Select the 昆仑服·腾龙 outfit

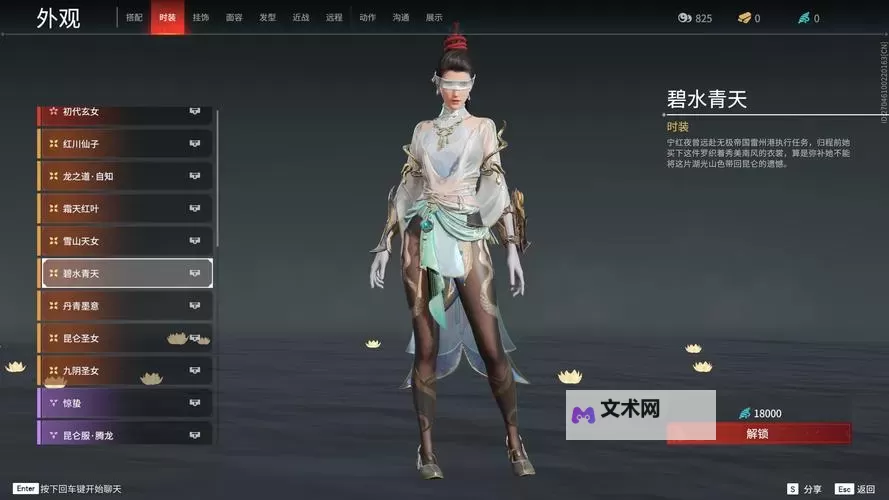(125, 435)
